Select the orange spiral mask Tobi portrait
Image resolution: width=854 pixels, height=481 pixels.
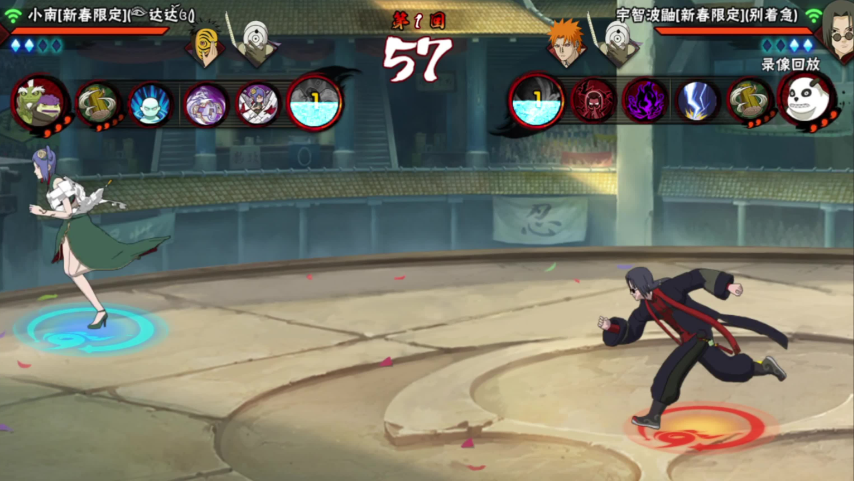[x=207, y=43]
